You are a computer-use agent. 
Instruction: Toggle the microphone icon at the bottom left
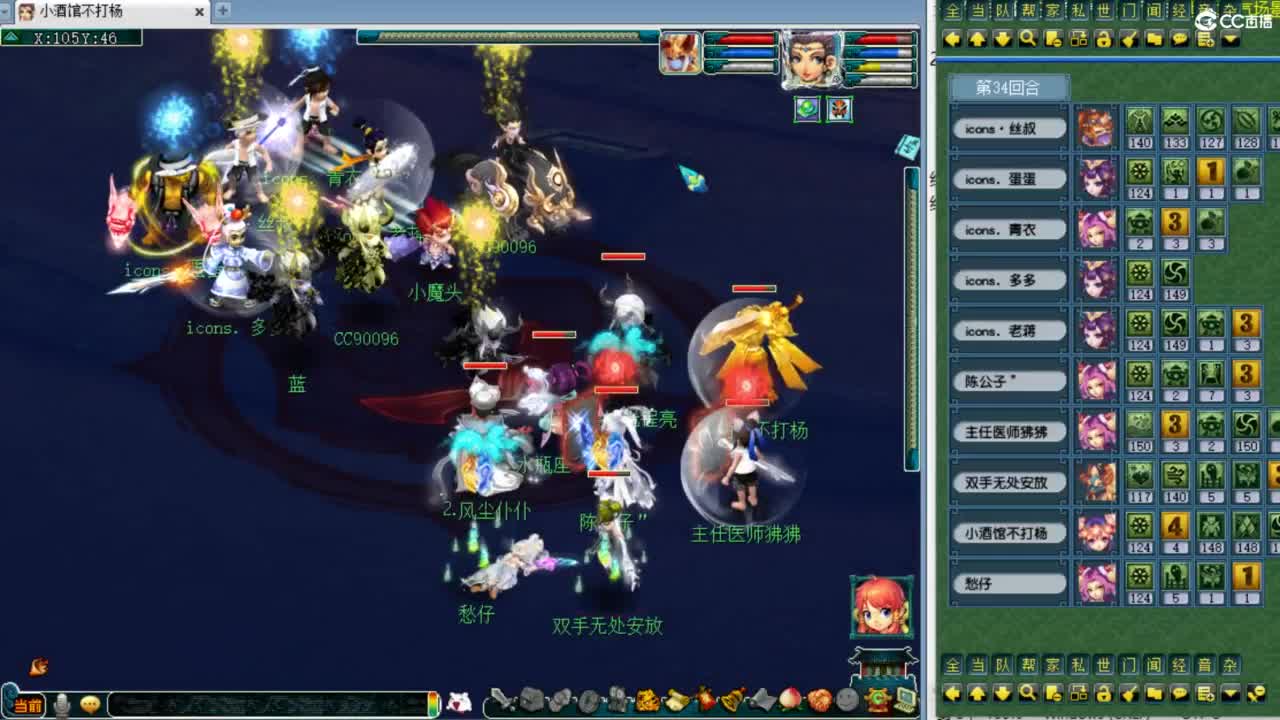(63, 703)
